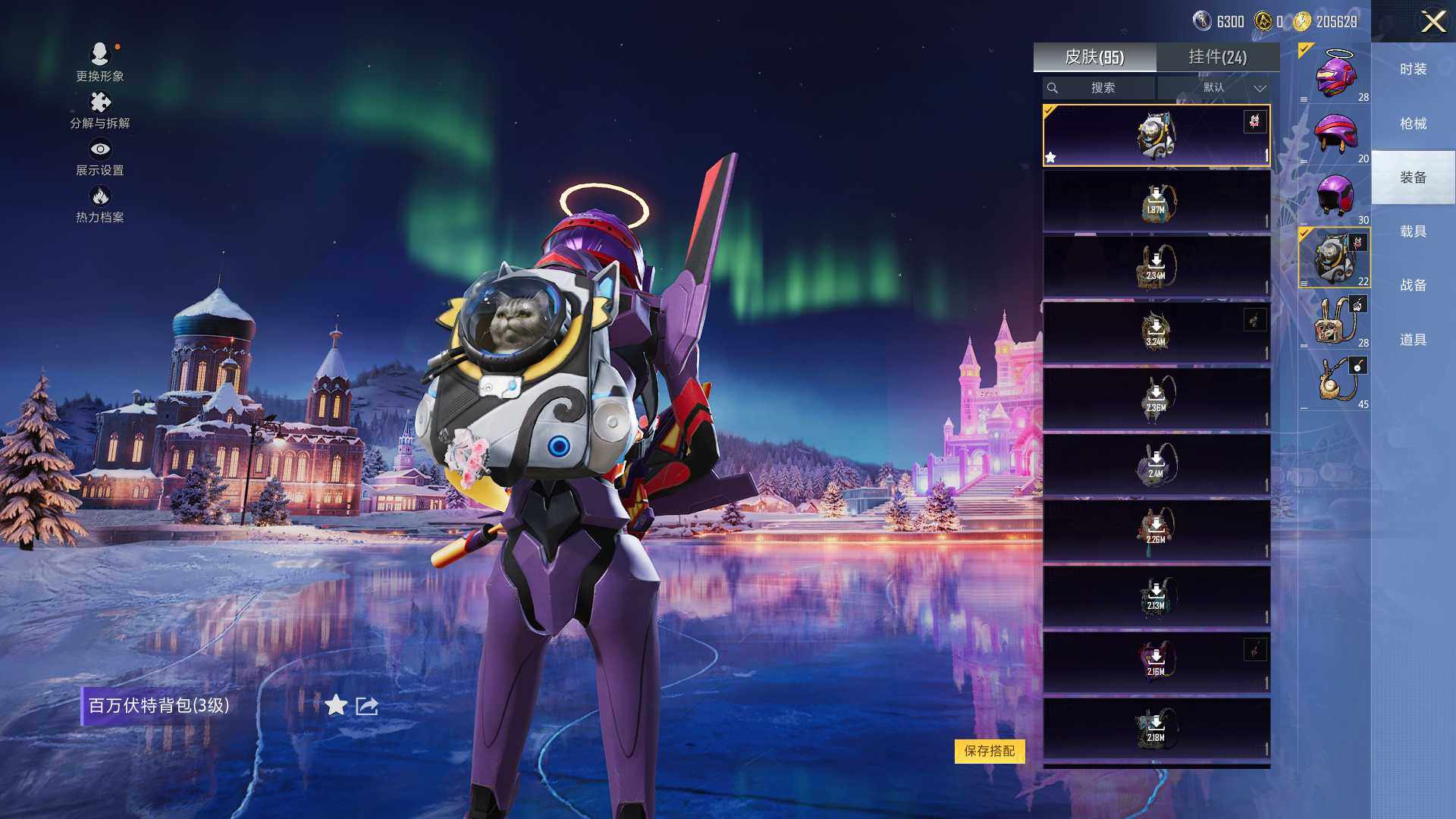Open 热力档案 profile
This screenshot has height=819, width=1456.
click(x=100, y=205)
